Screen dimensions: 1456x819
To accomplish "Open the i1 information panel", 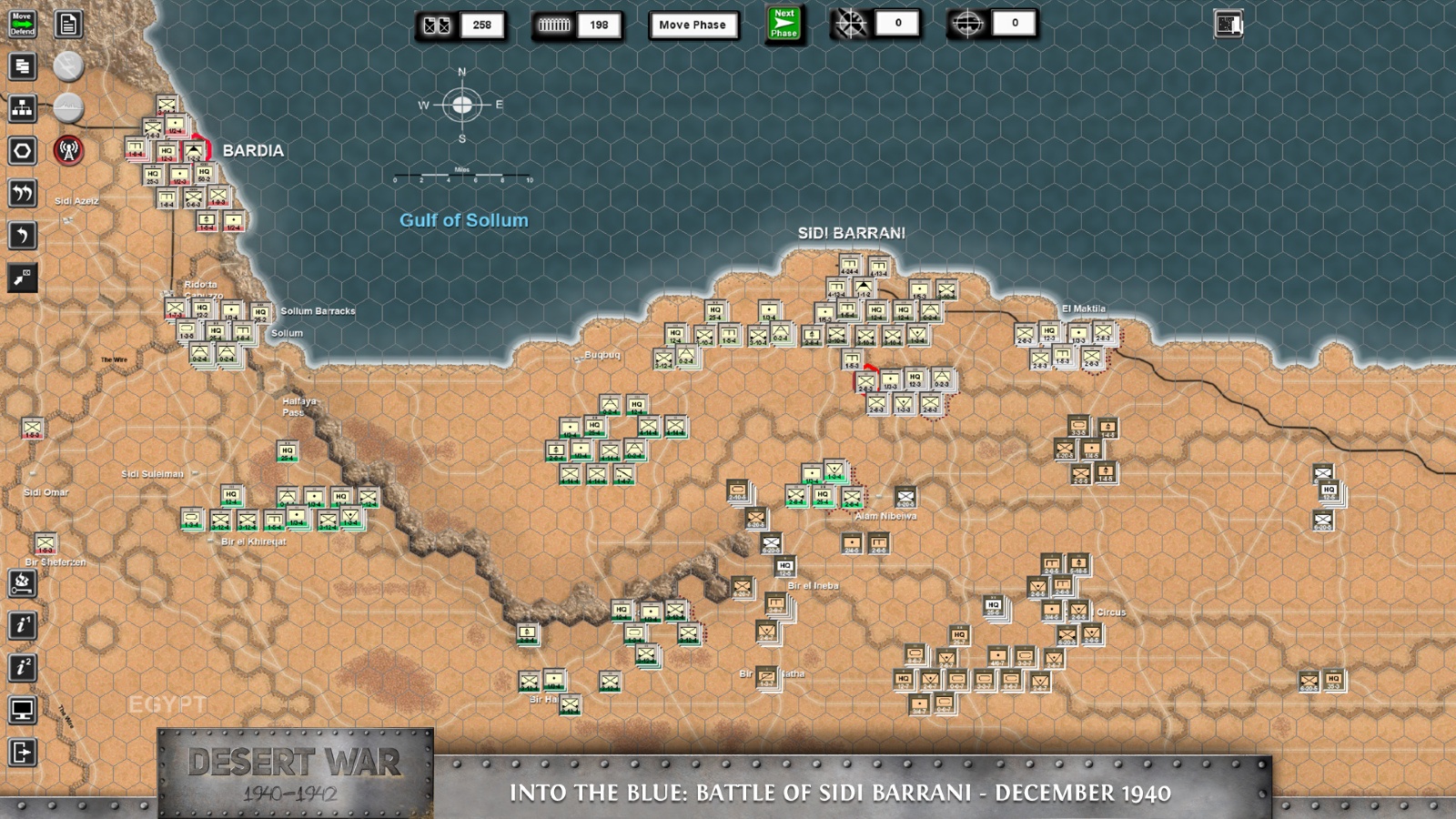I will click(x=23, y=625).
